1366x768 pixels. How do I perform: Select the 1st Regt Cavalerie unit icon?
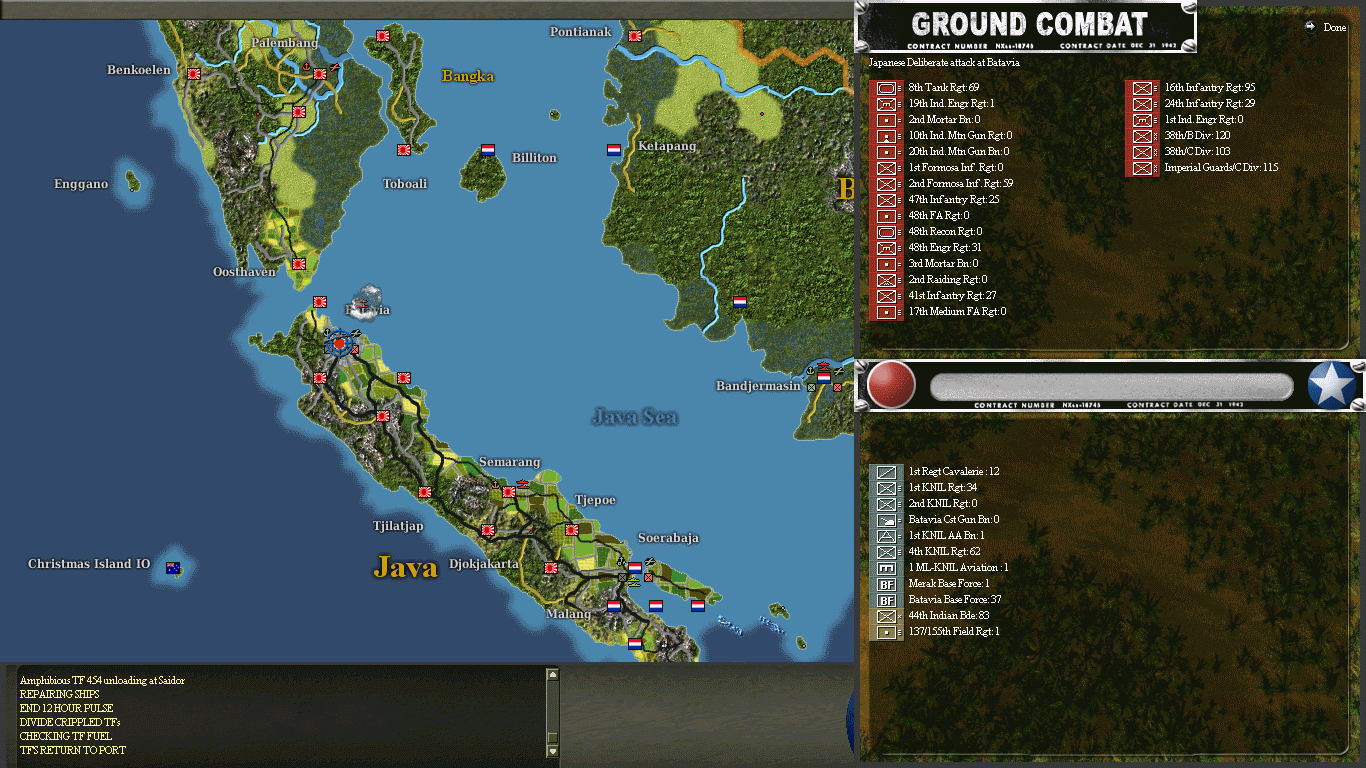tap(885, 471)
